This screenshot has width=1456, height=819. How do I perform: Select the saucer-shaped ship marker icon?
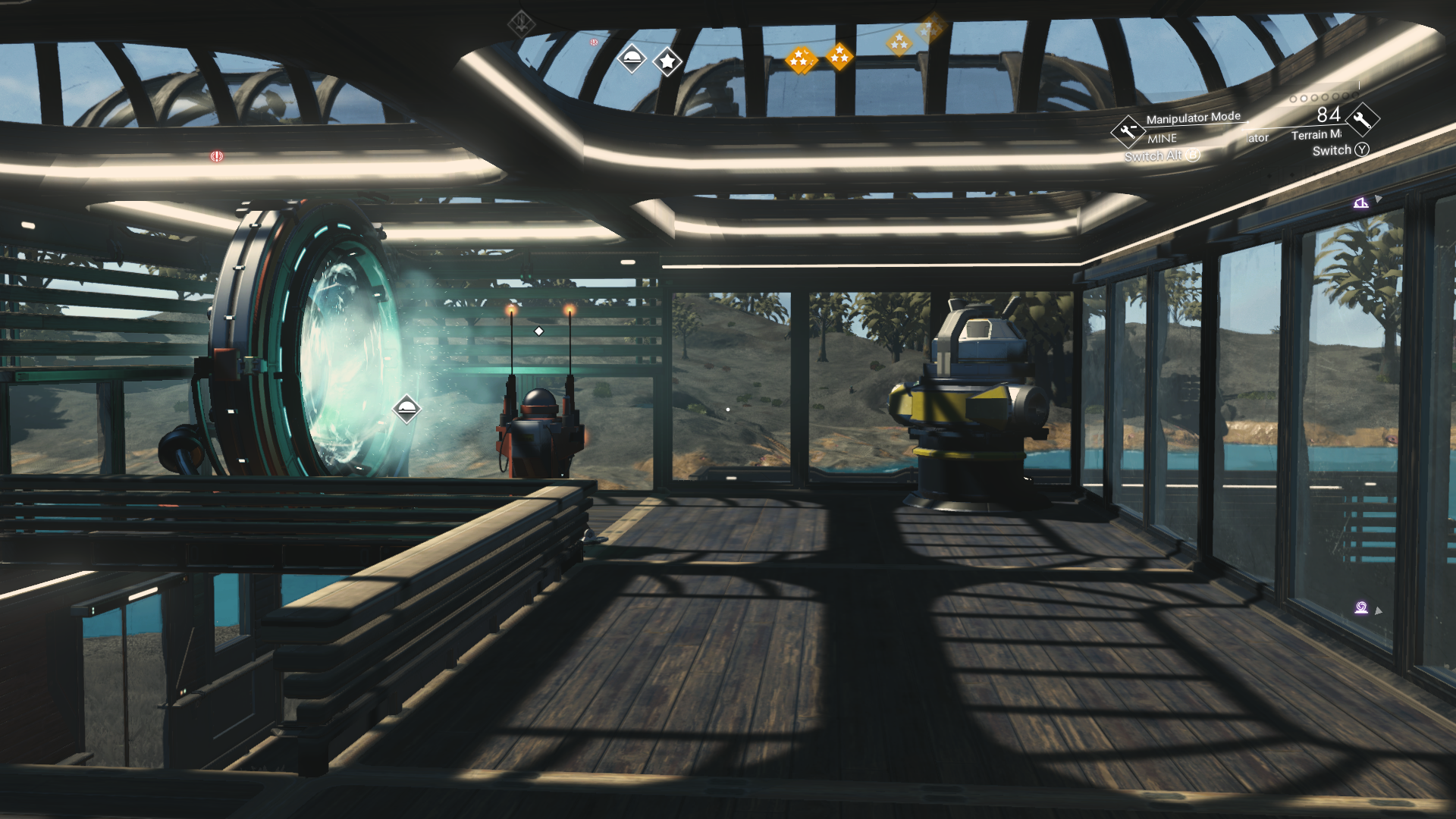click(633, 59)
